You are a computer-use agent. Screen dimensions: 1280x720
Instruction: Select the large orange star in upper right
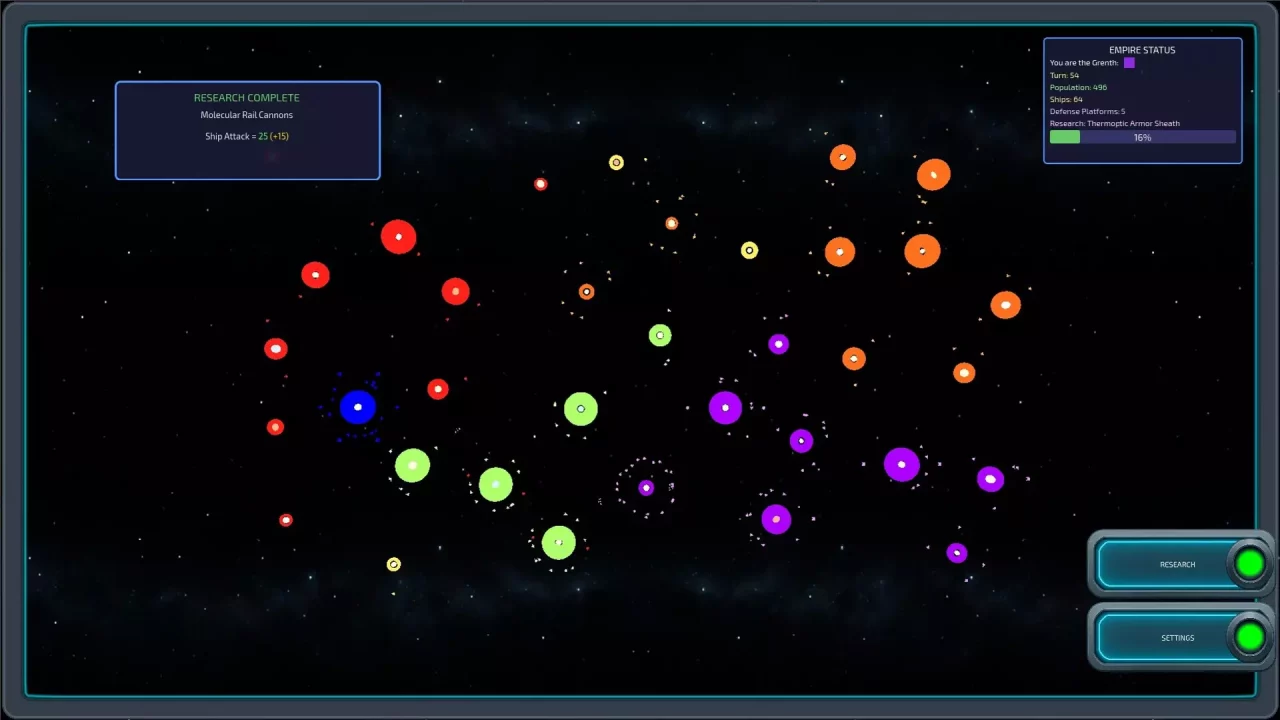click(933, 174)
